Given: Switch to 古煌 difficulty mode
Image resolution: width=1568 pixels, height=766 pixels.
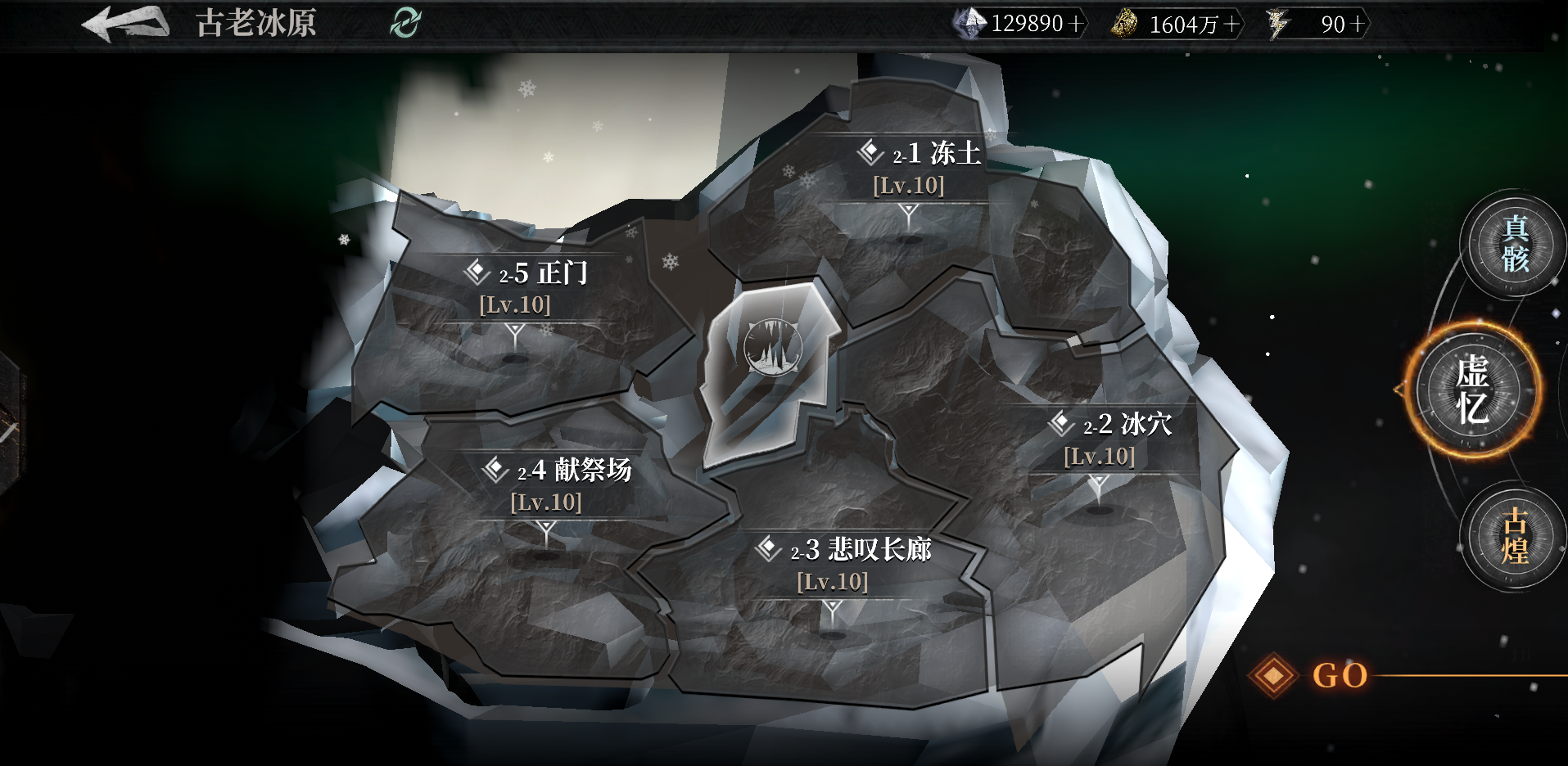Looking at the screenshot, I should click(1515, 537).
